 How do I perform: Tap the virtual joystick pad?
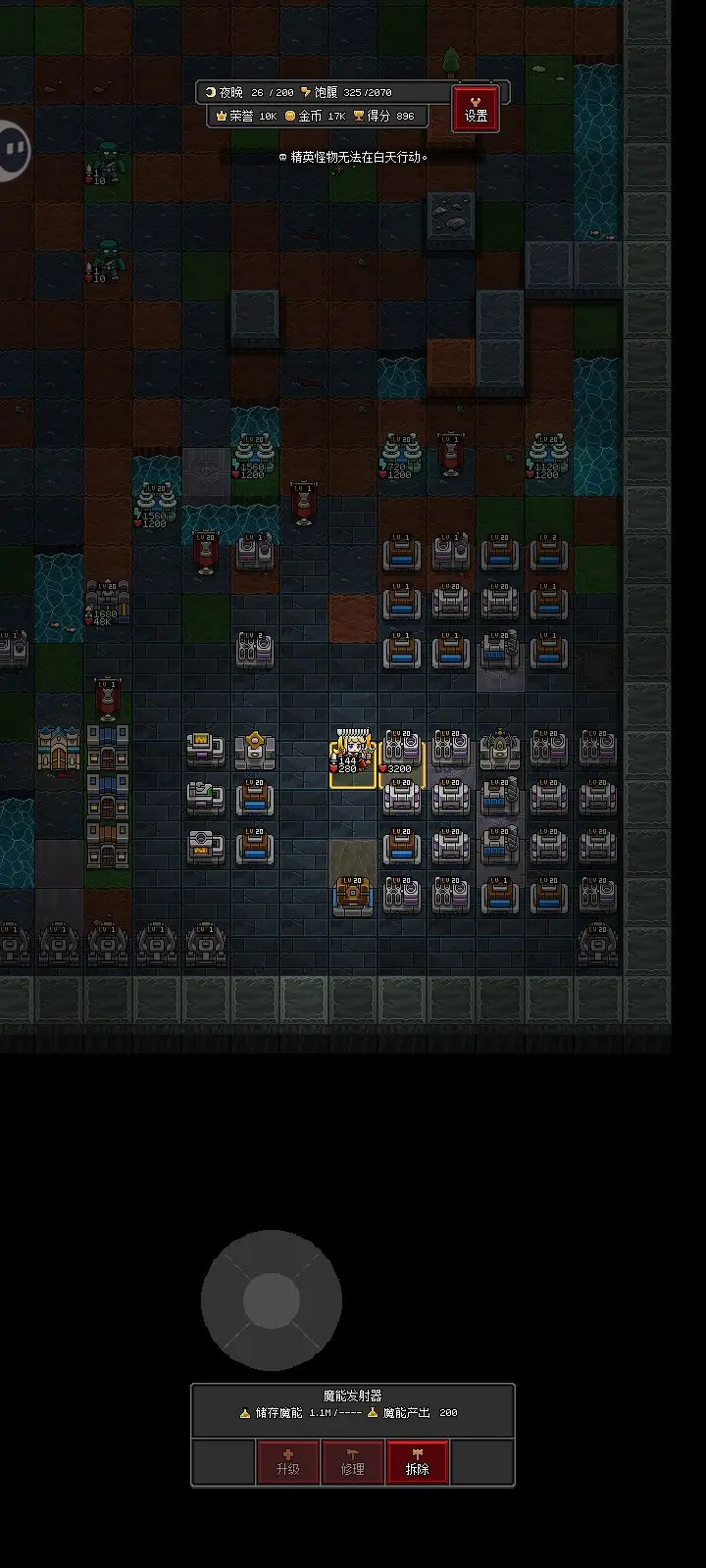pos(272,1300)
